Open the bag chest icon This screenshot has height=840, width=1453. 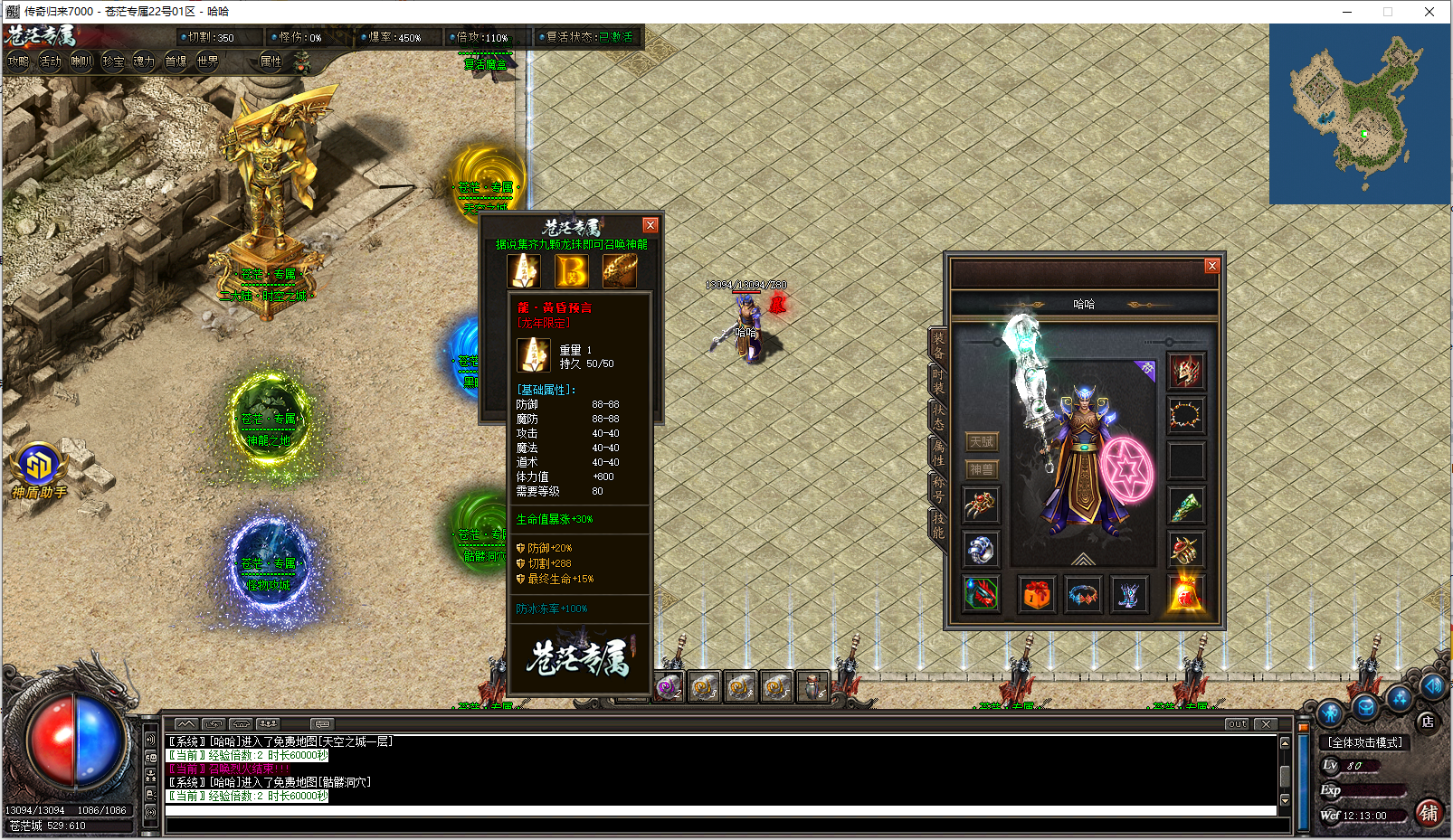coord(1037,595)
